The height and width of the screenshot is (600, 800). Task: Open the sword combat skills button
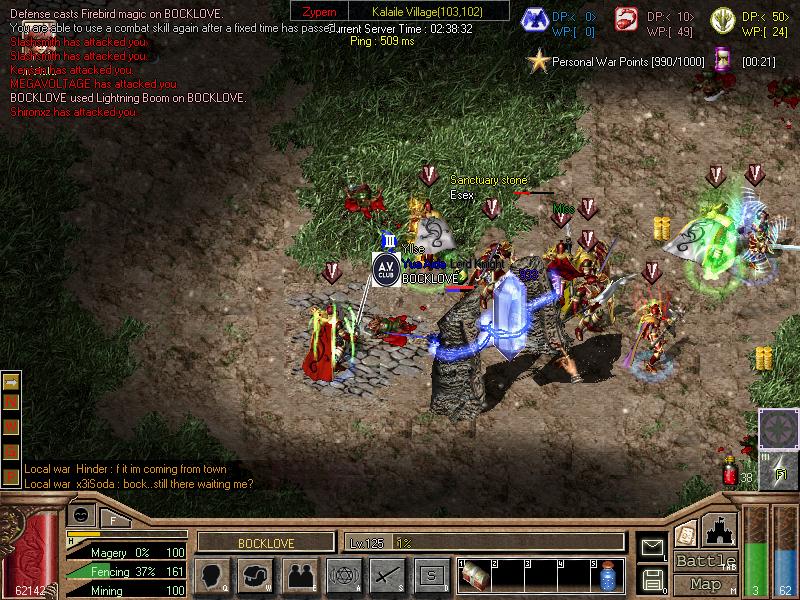[387, 575]
